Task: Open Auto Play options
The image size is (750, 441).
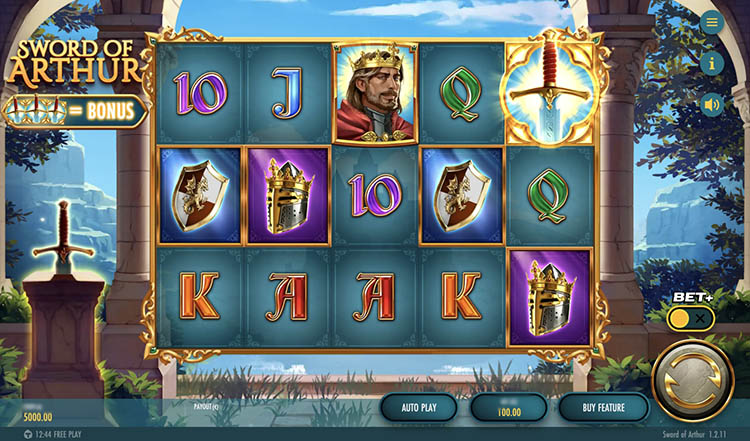Action: pos(418,407)
